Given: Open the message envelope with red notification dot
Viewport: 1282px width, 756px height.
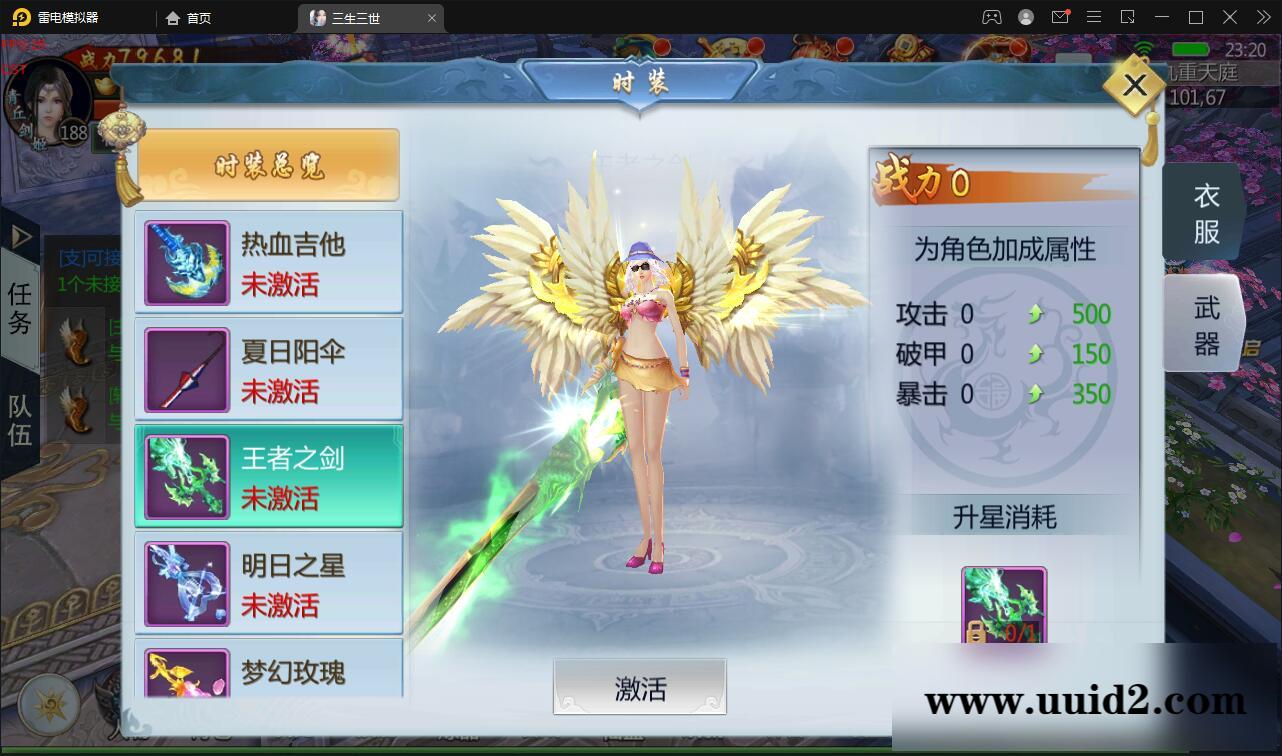Looking at the screenshot, I should 1060,17.
